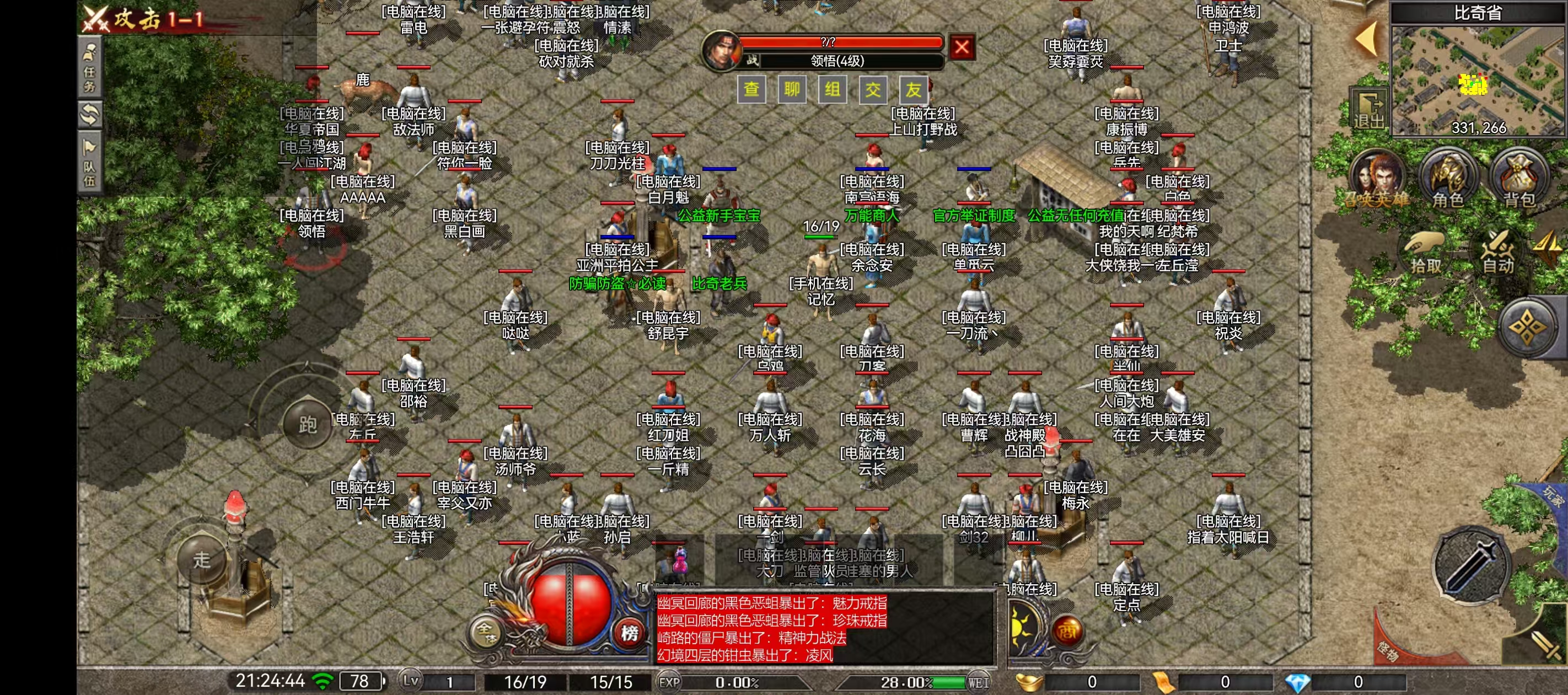Viewport: 1568px width, 695px height.
Task: Open the 商 shop button
Action: [1066, 632]
